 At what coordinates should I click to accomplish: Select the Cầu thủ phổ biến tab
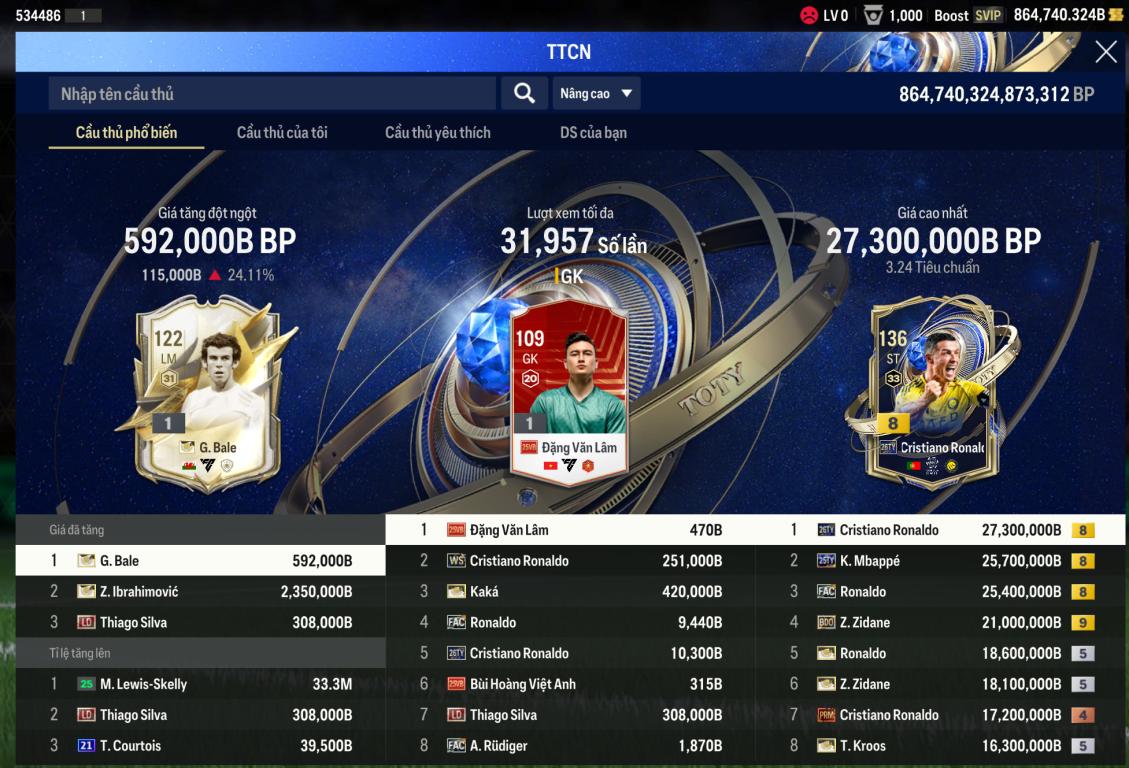click(126, 133)
